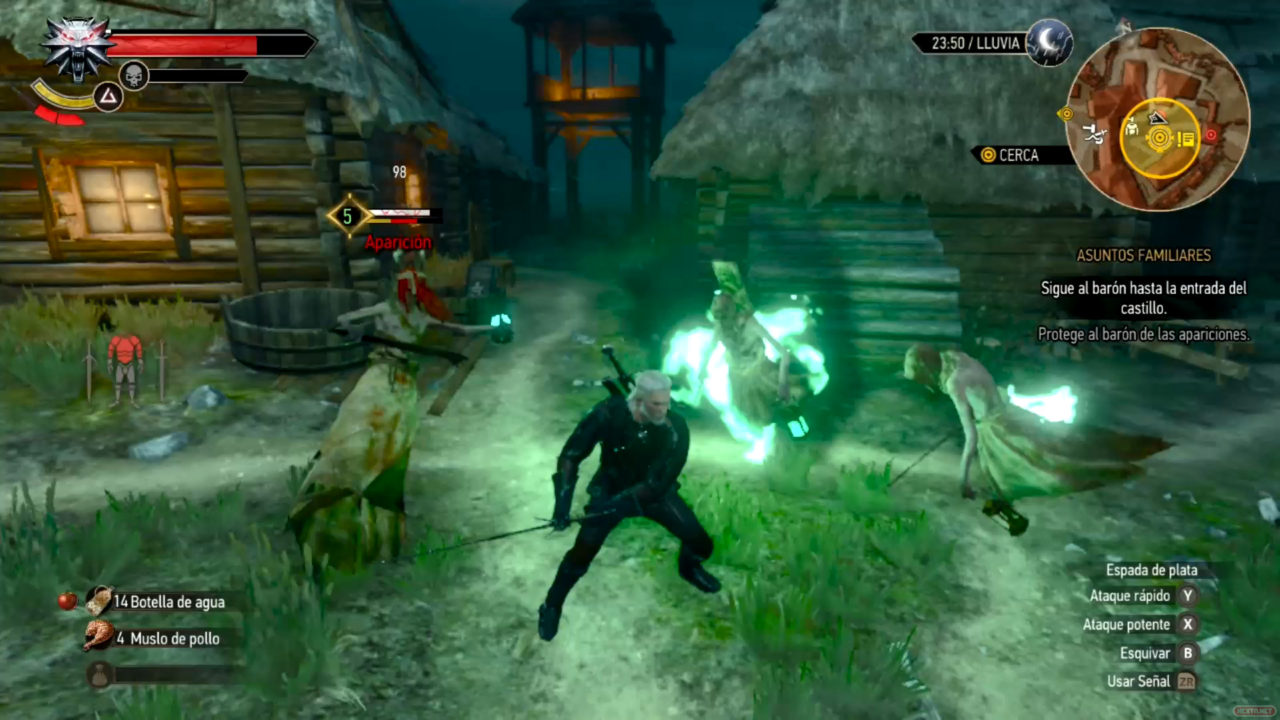Click the wolf medallion icon
This screenshot has width=1280, height=720.
pyautogui.click(x=77, y=47)
